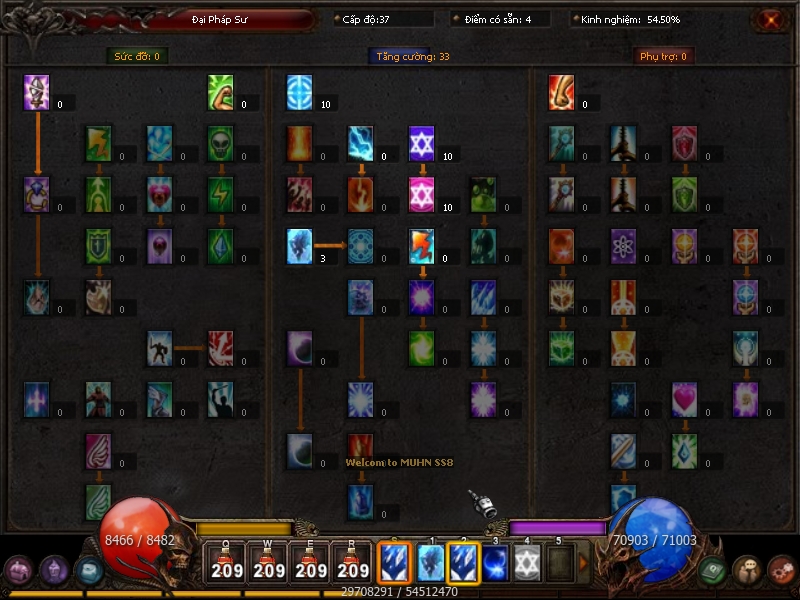Select the green flexing arm skill
The image size is (800, 600).
(x=221, y=92)
